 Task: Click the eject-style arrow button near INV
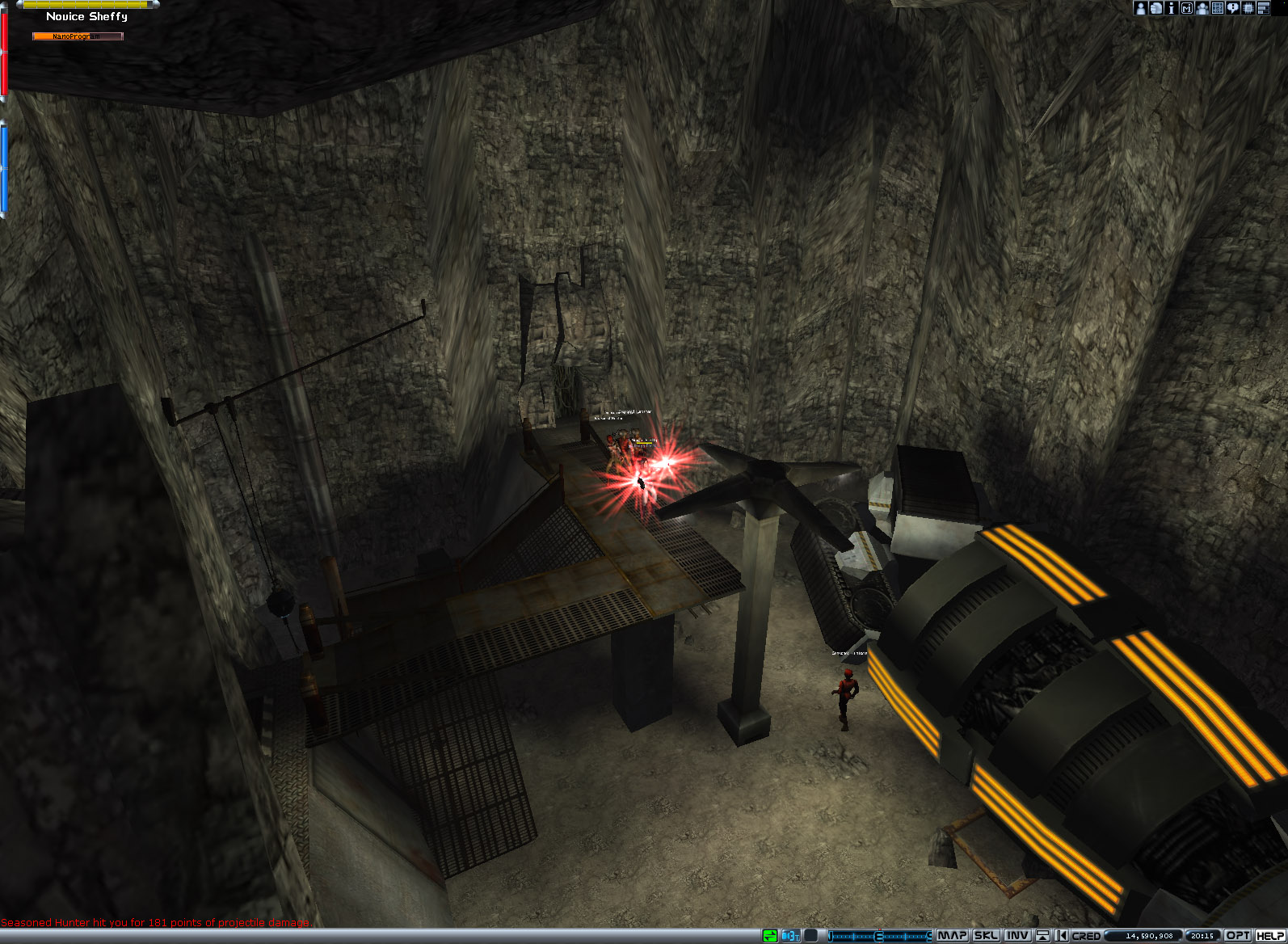click(1042, 935)
